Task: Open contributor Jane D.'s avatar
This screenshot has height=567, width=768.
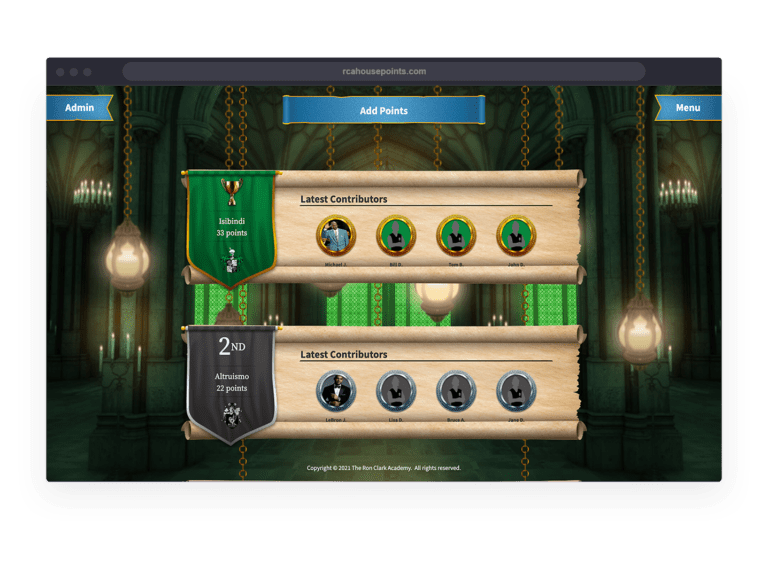Action: (x=517, y=391)
